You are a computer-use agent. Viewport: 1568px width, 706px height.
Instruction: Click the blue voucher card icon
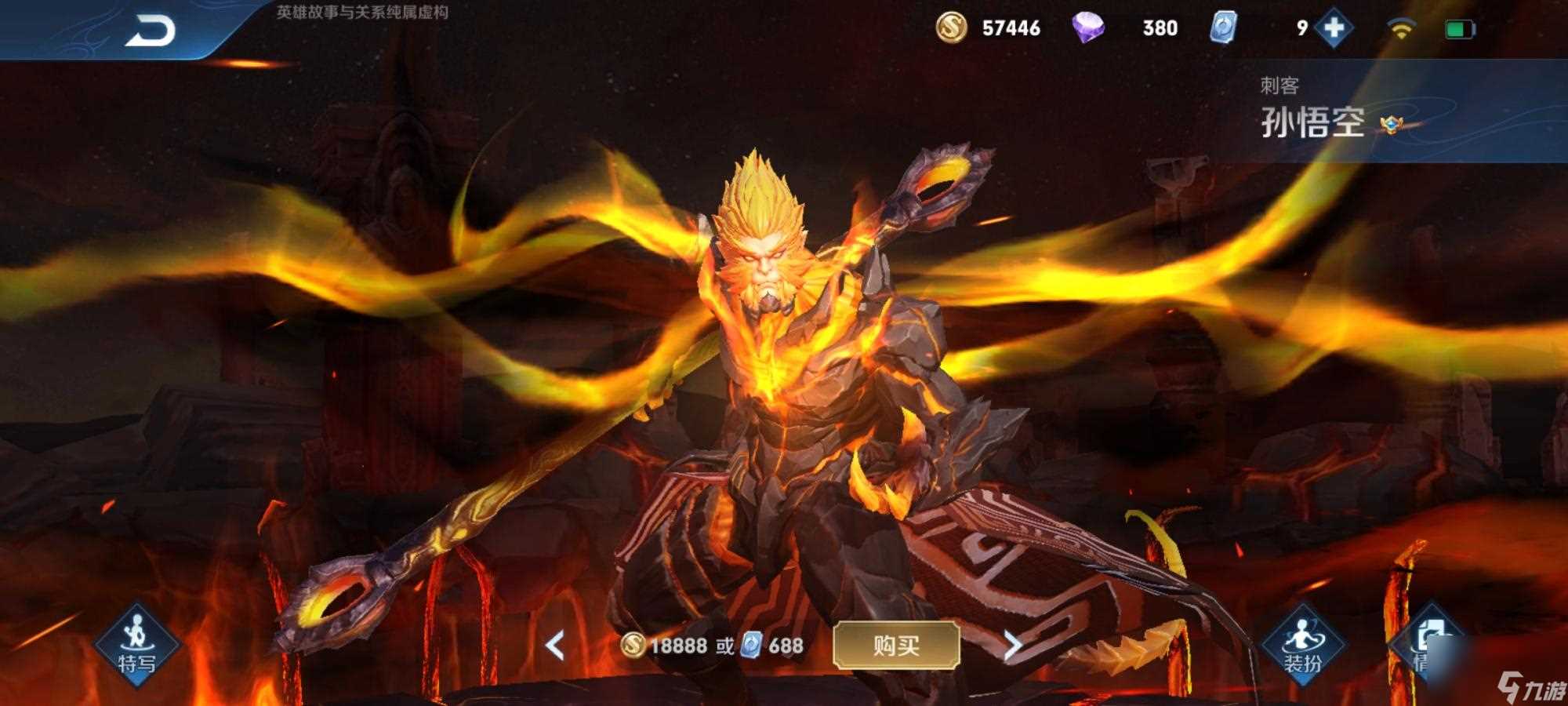coord(1225,28)
